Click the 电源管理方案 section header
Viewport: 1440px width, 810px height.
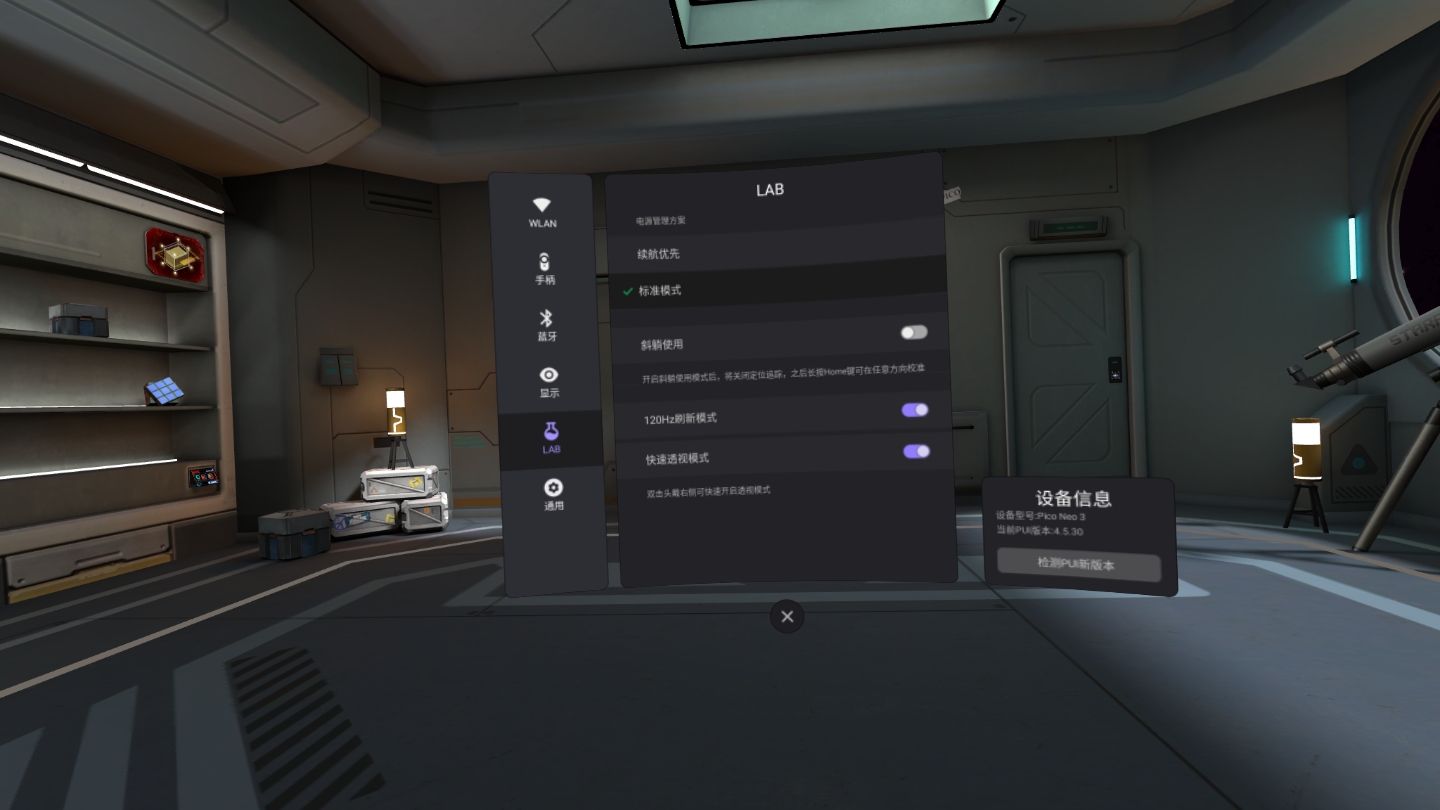(x=662, y=218)
